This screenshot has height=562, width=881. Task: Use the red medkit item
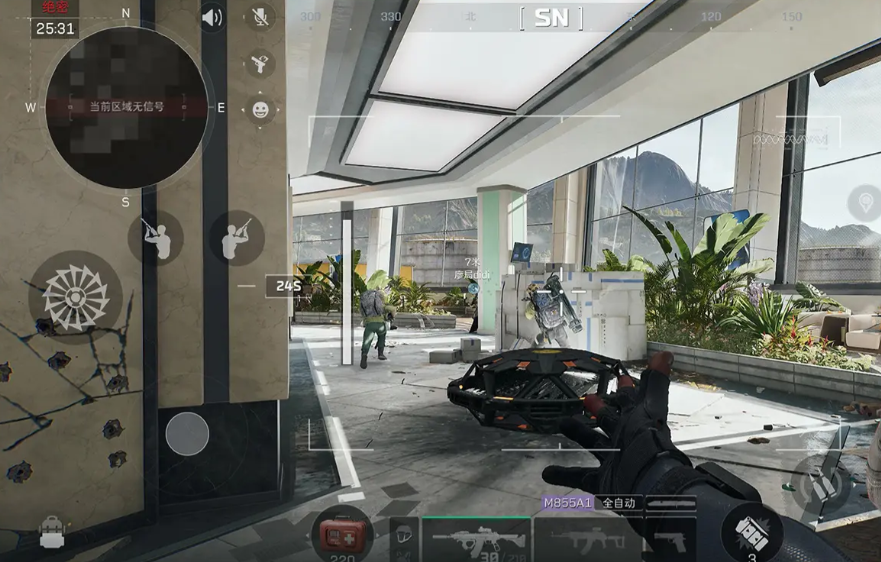pos(341,533)
